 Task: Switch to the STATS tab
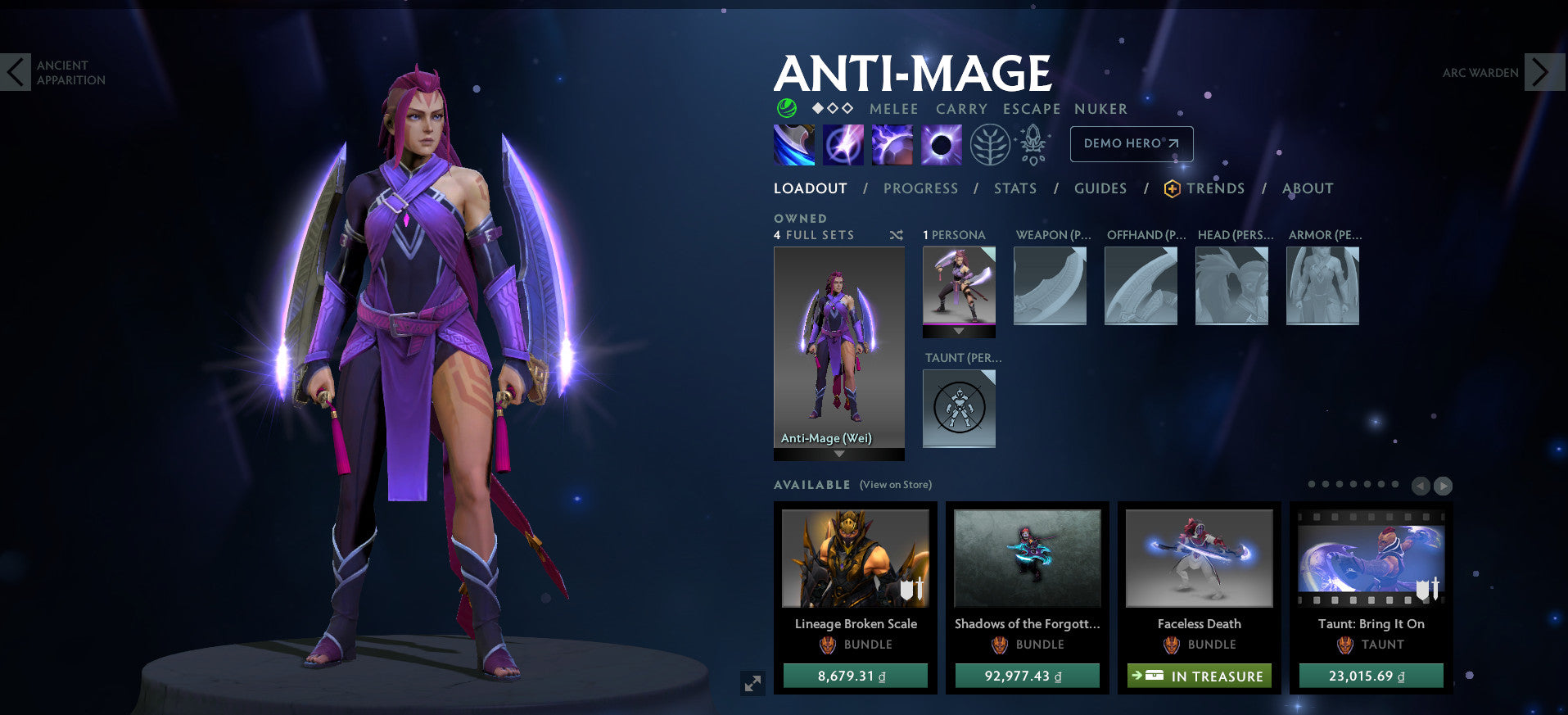coord(1014,188)
